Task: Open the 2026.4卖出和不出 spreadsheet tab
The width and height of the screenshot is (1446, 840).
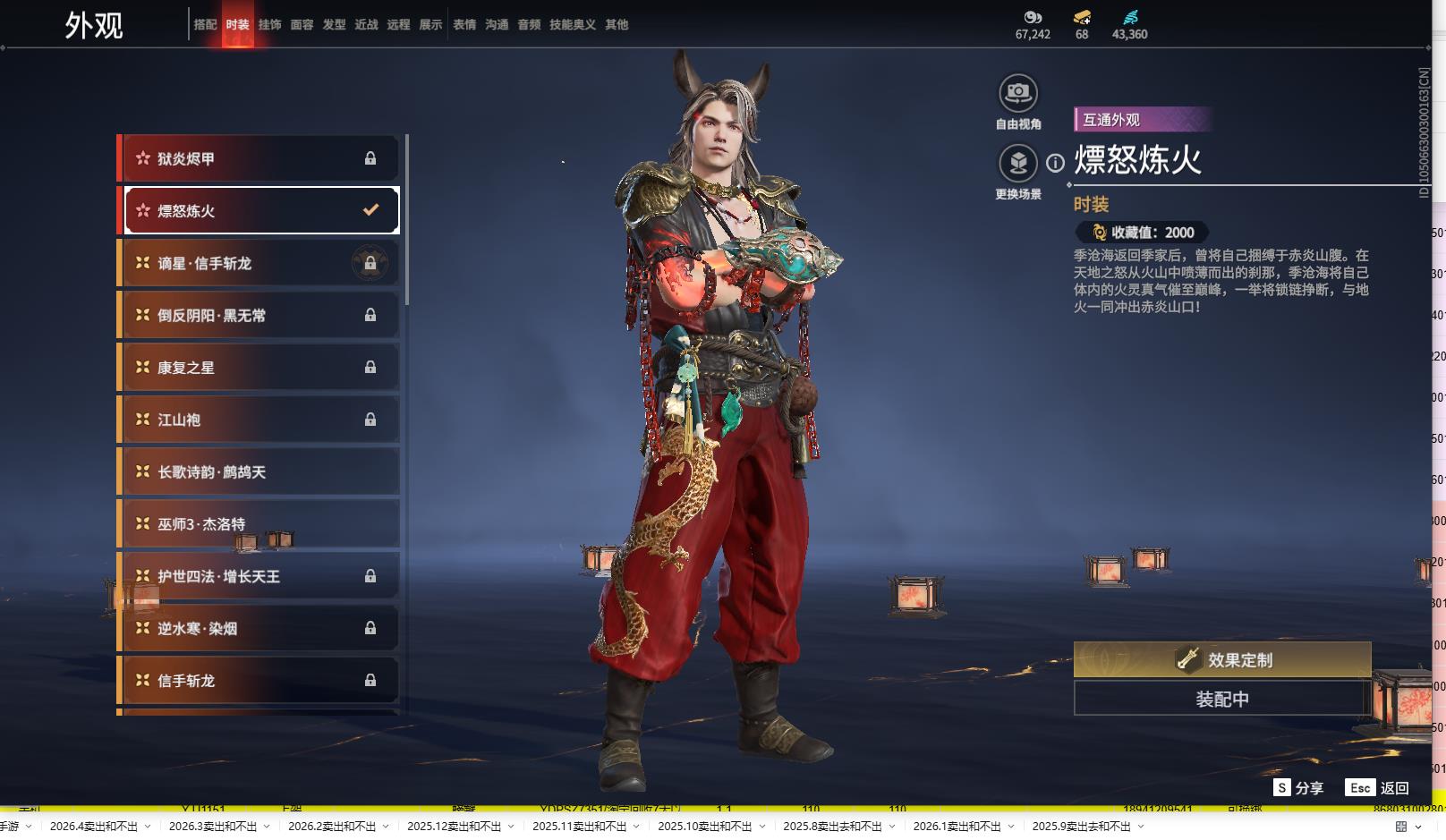Action: click(x=94, y=827)
